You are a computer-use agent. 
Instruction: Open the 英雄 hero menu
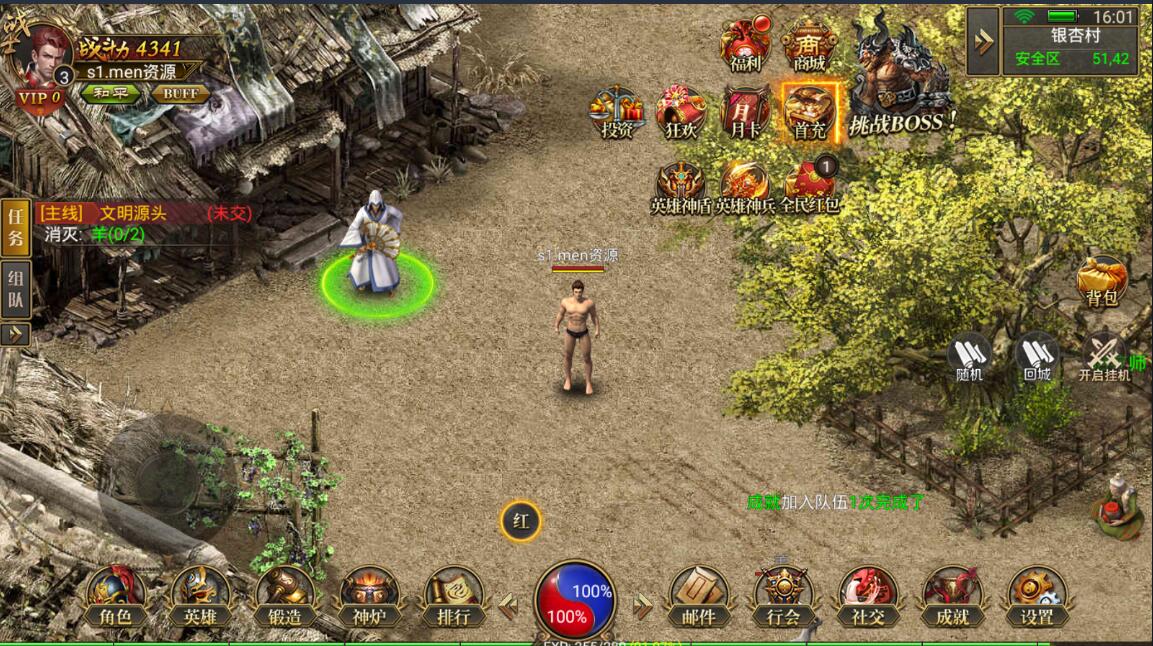click(200, 596)
